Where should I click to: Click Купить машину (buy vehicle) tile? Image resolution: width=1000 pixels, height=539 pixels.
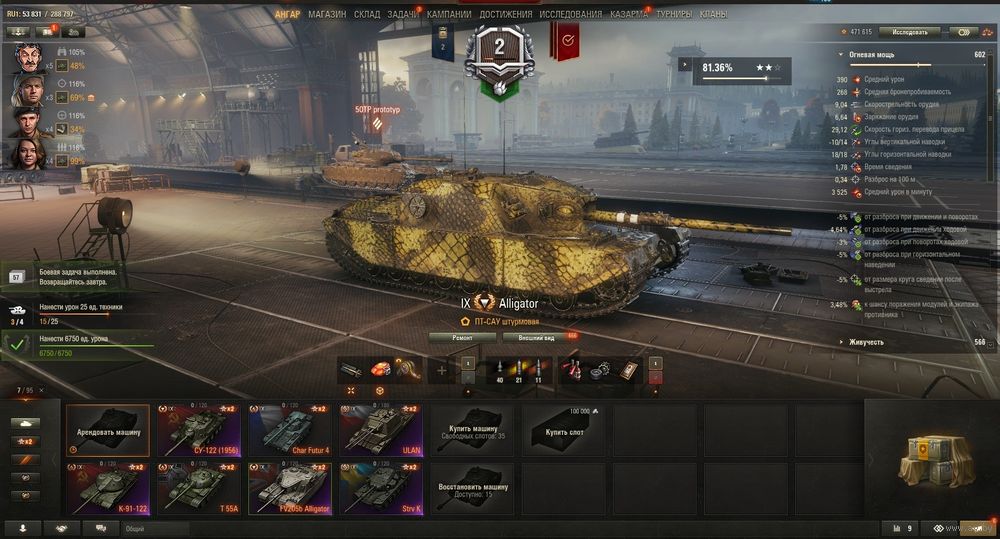(x=471, y=430)
